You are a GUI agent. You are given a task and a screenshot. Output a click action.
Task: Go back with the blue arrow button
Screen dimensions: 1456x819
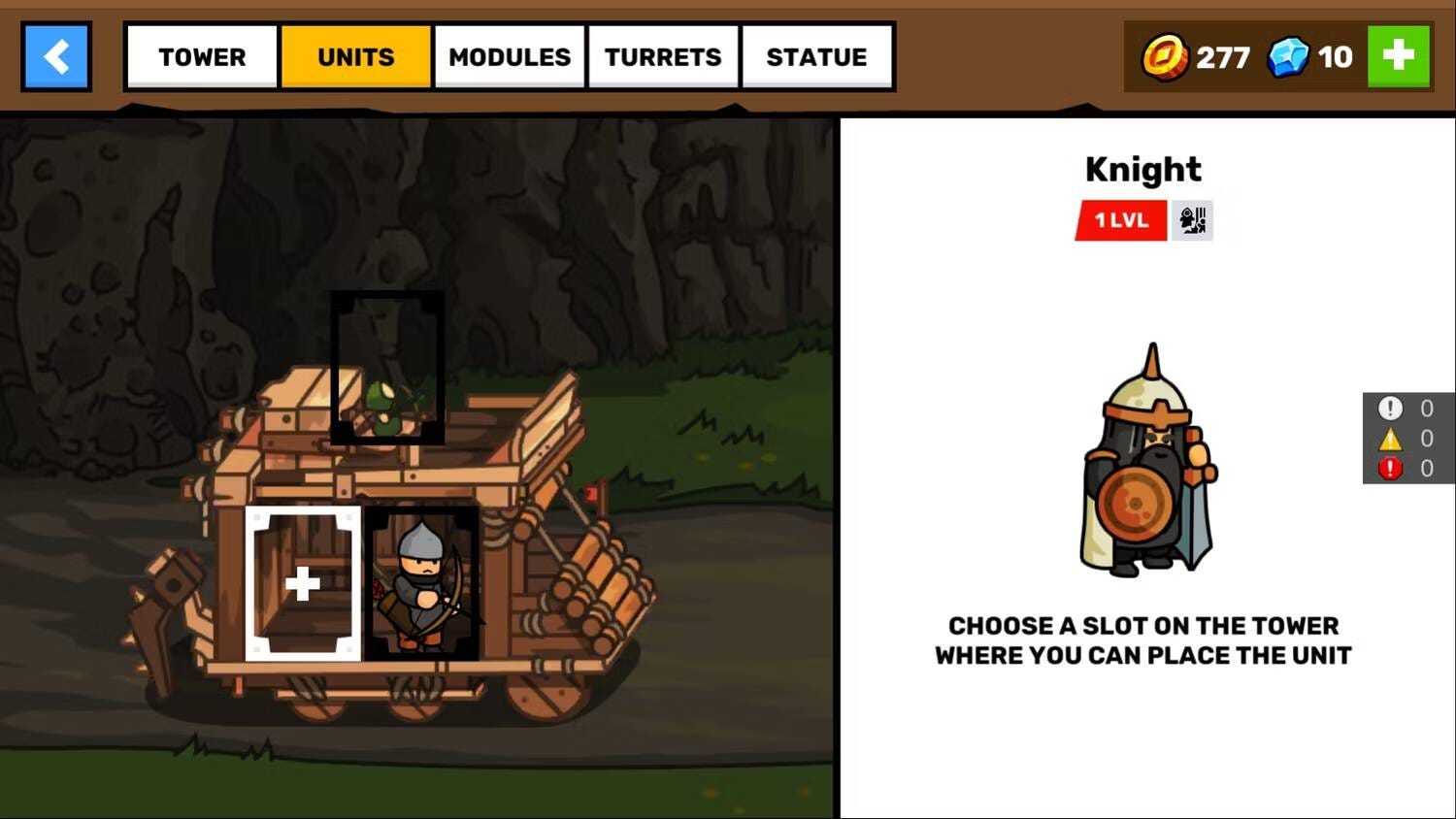pyautogui.click(x=56, y=57)
